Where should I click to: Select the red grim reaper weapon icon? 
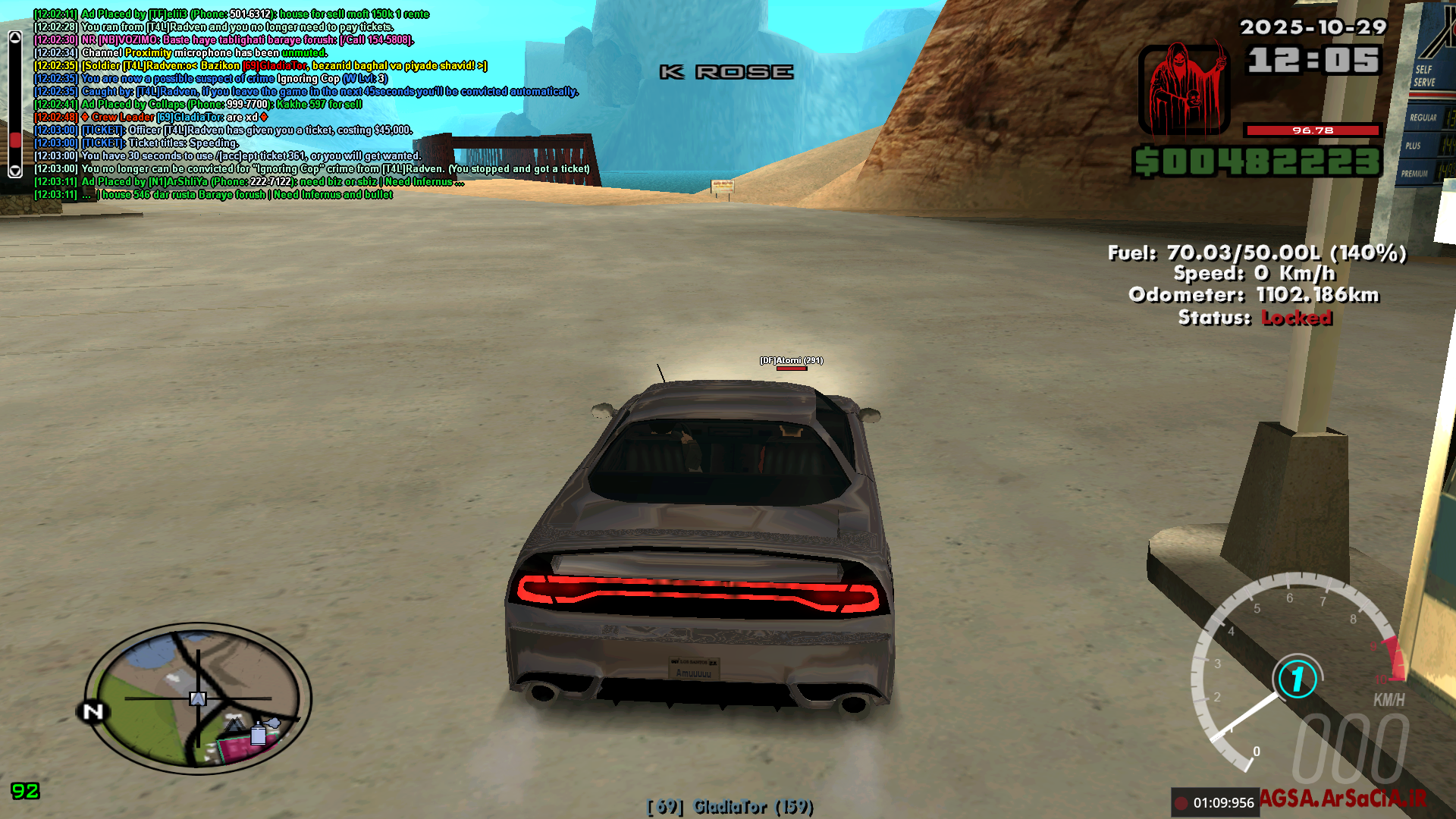coord(1183,89)
